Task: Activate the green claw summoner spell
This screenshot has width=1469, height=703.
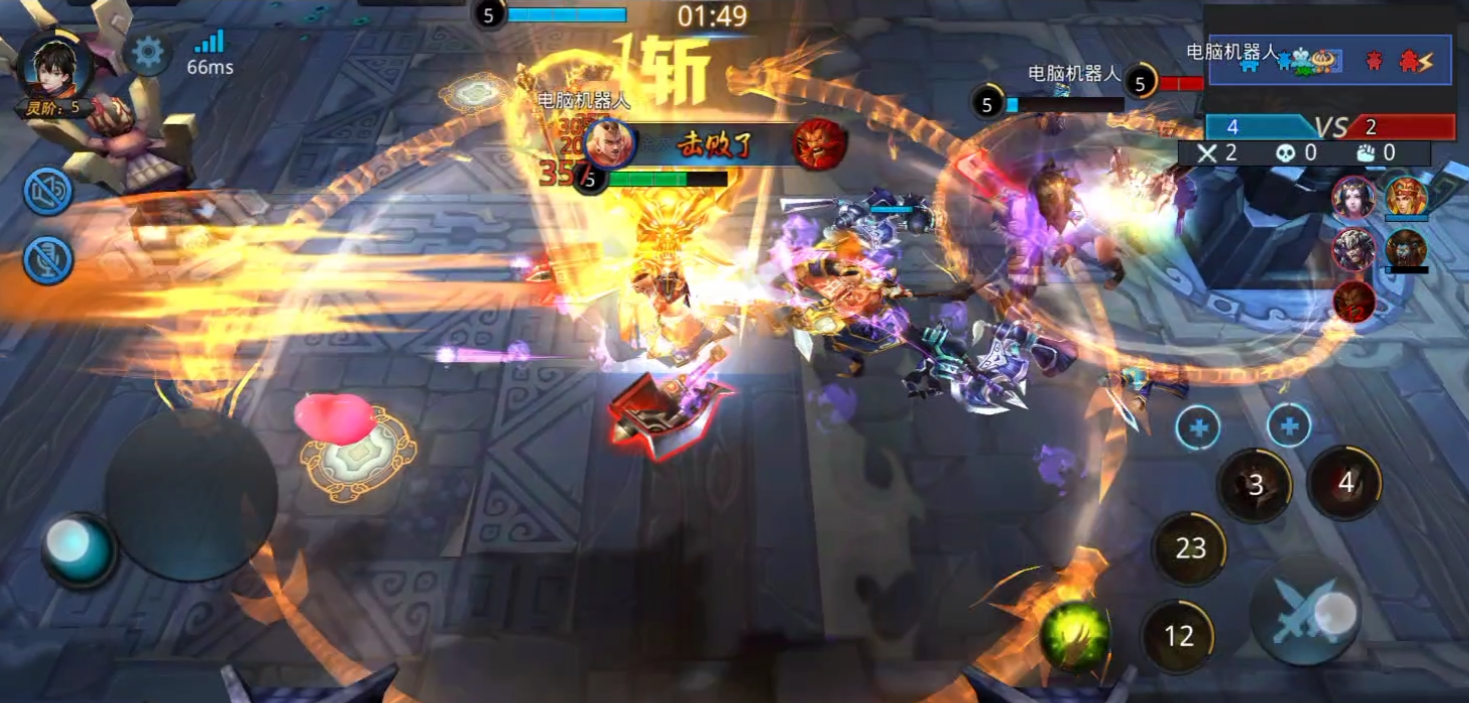Action: coord(1074,635)
